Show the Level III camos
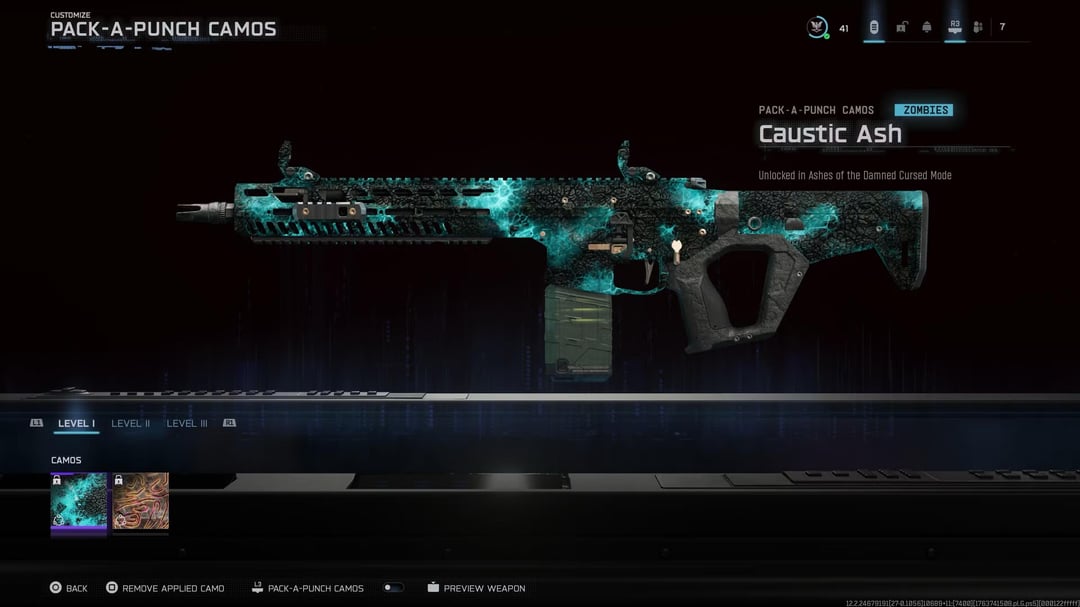Image resolution: width=1080 pixels, height=607 pixels. pos(187,424)
